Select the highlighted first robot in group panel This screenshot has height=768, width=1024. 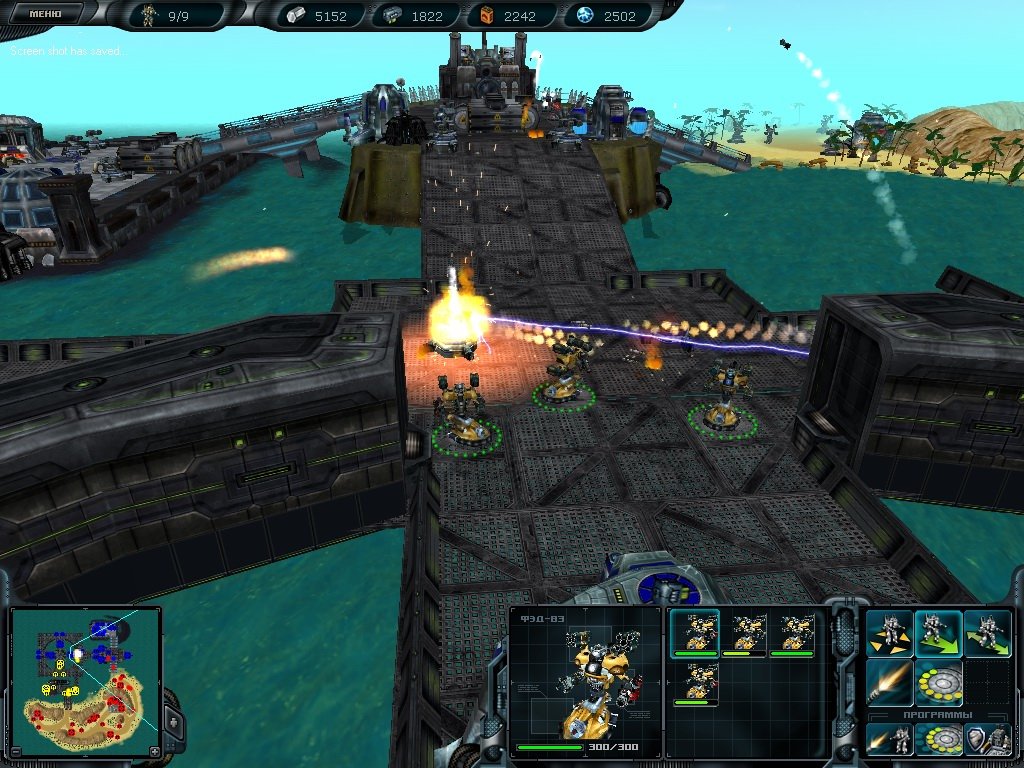click(x=694, y=633)
